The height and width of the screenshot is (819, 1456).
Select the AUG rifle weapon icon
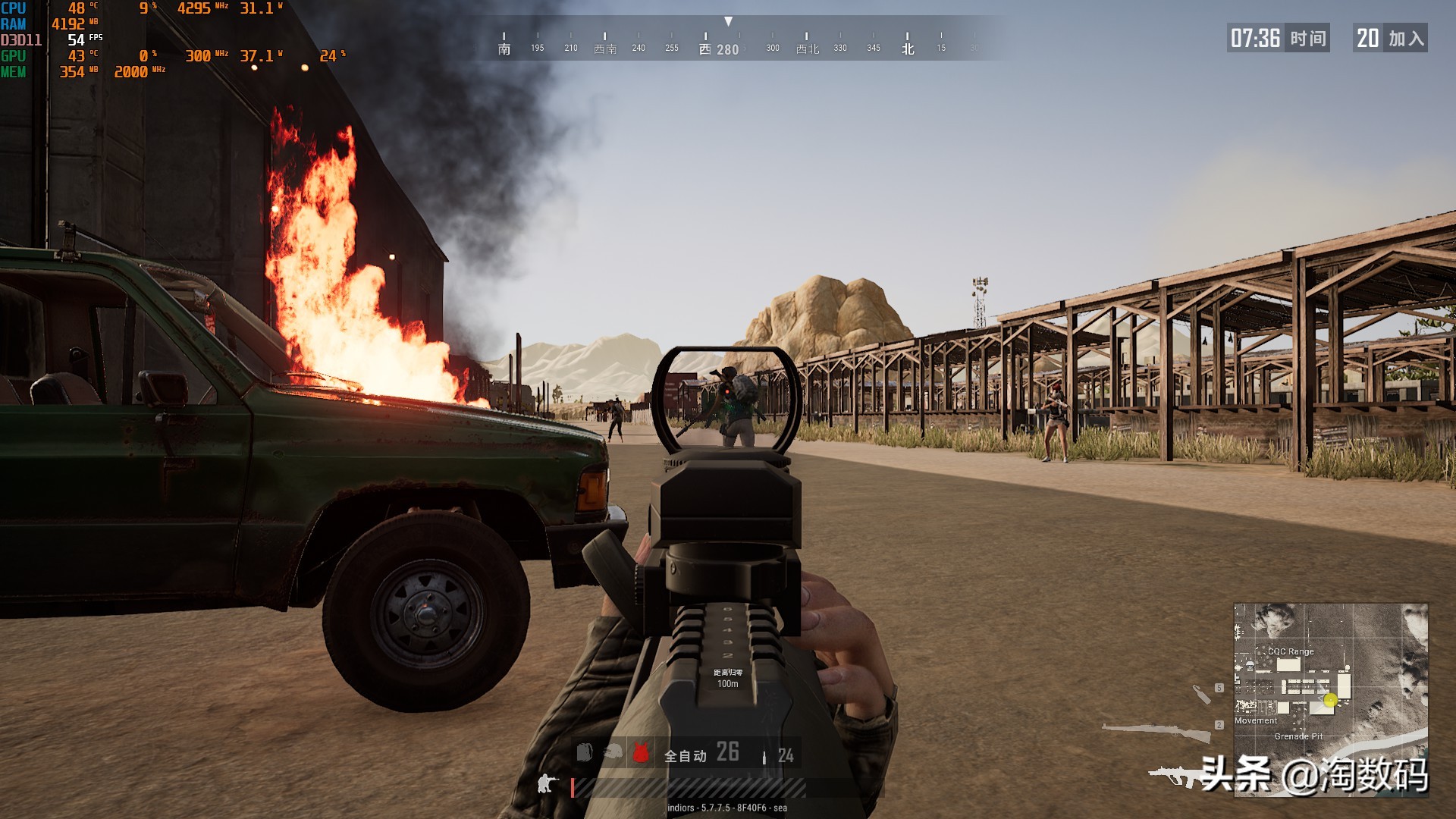(x=1174, y=777)
